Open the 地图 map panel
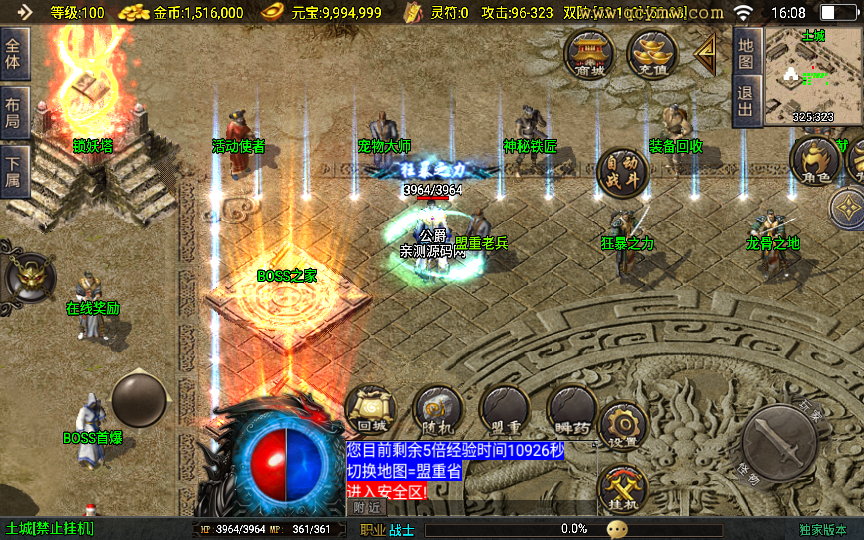 [747, 55]
